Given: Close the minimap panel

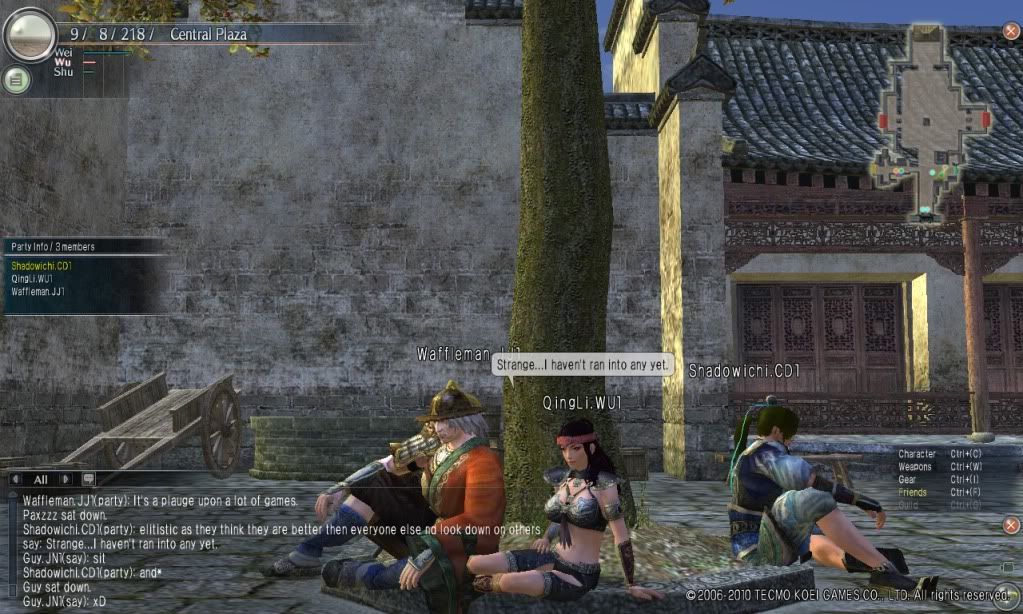Looking at the screenshot, I should click(x=1011, y=31).
